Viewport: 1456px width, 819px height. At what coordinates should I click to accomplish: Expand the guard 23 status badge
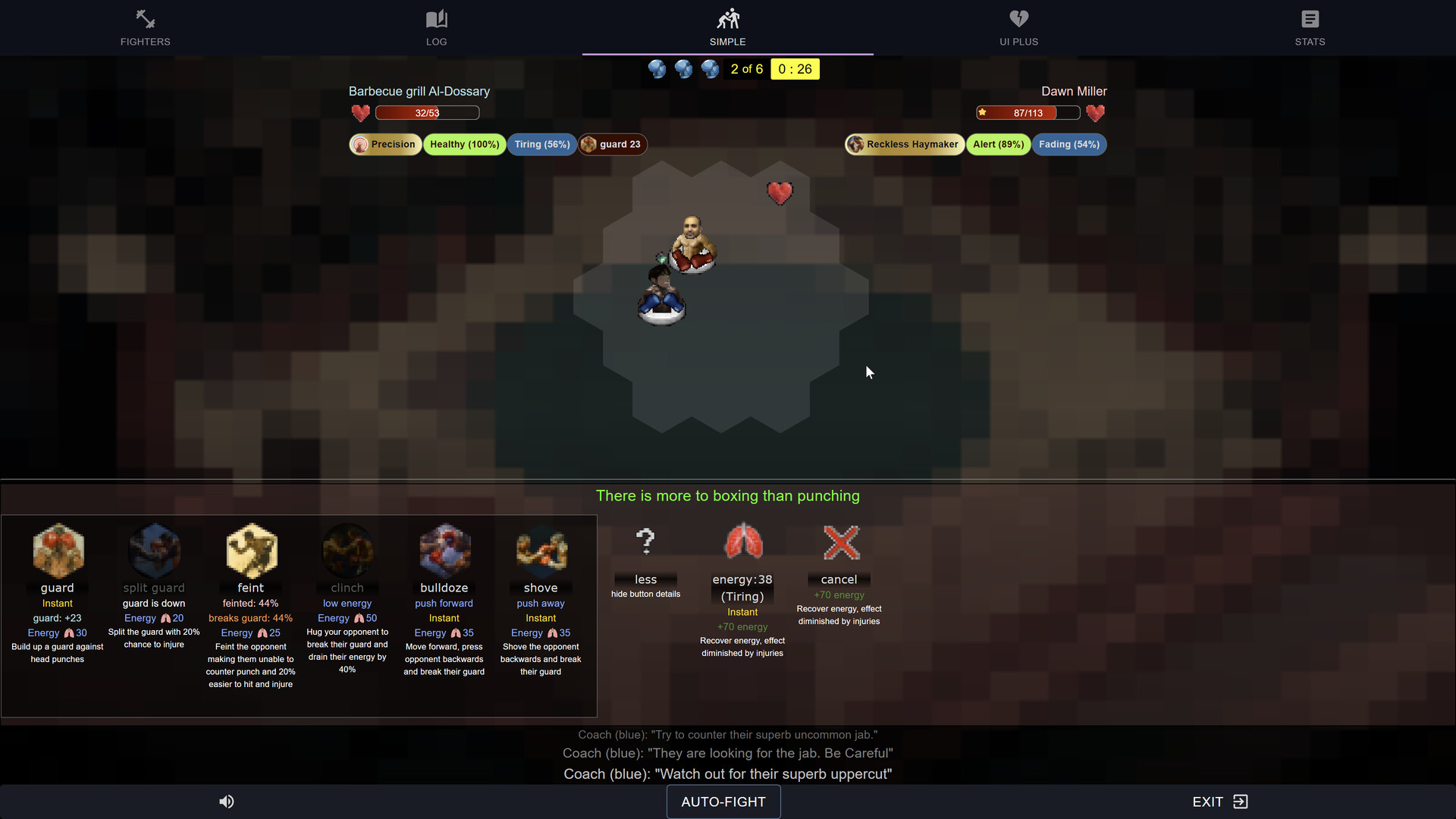(612, 144)
